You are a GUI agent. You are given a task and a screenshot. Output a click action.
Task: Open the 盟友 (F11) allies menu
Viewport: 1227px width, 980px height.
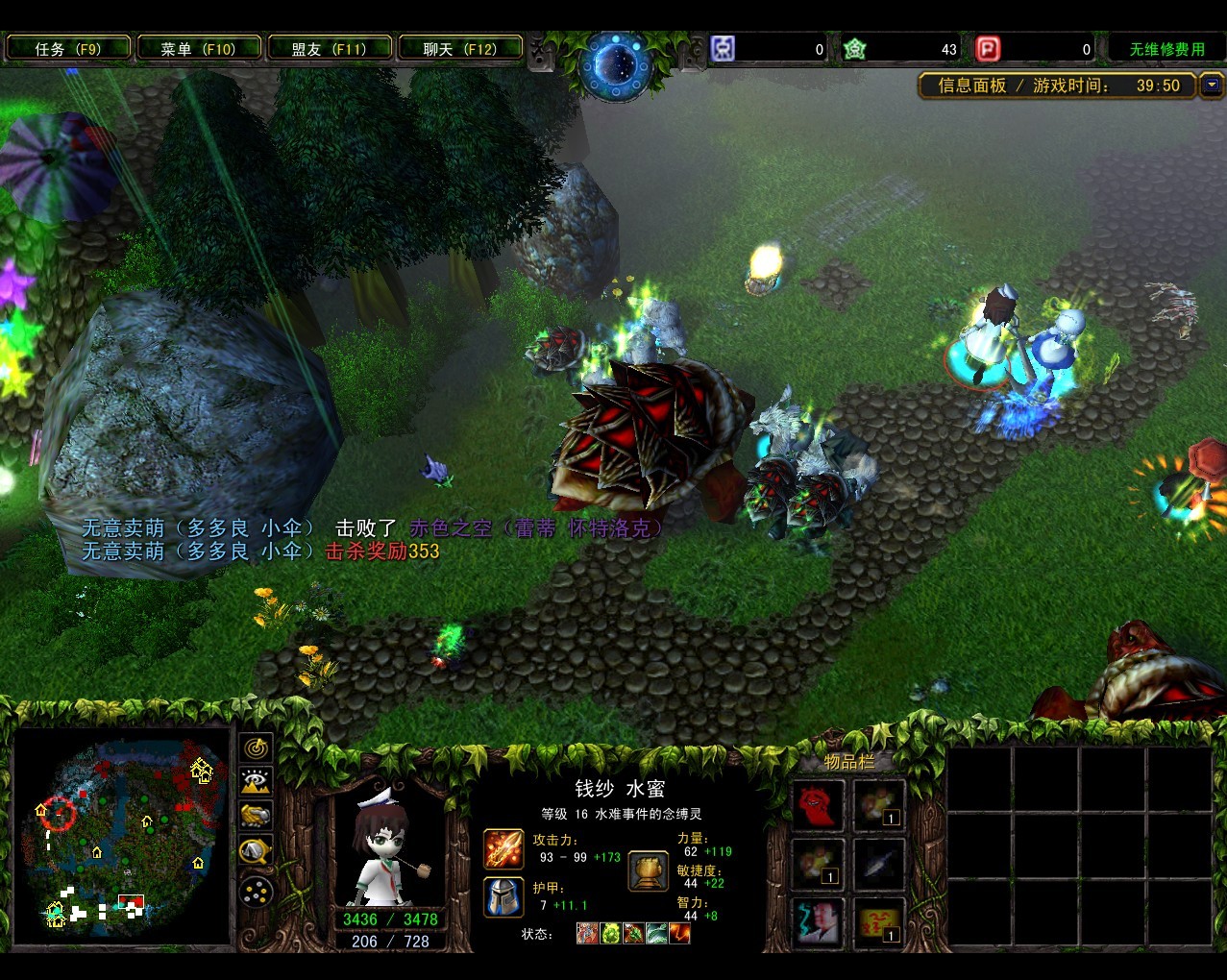coord(330,48)
